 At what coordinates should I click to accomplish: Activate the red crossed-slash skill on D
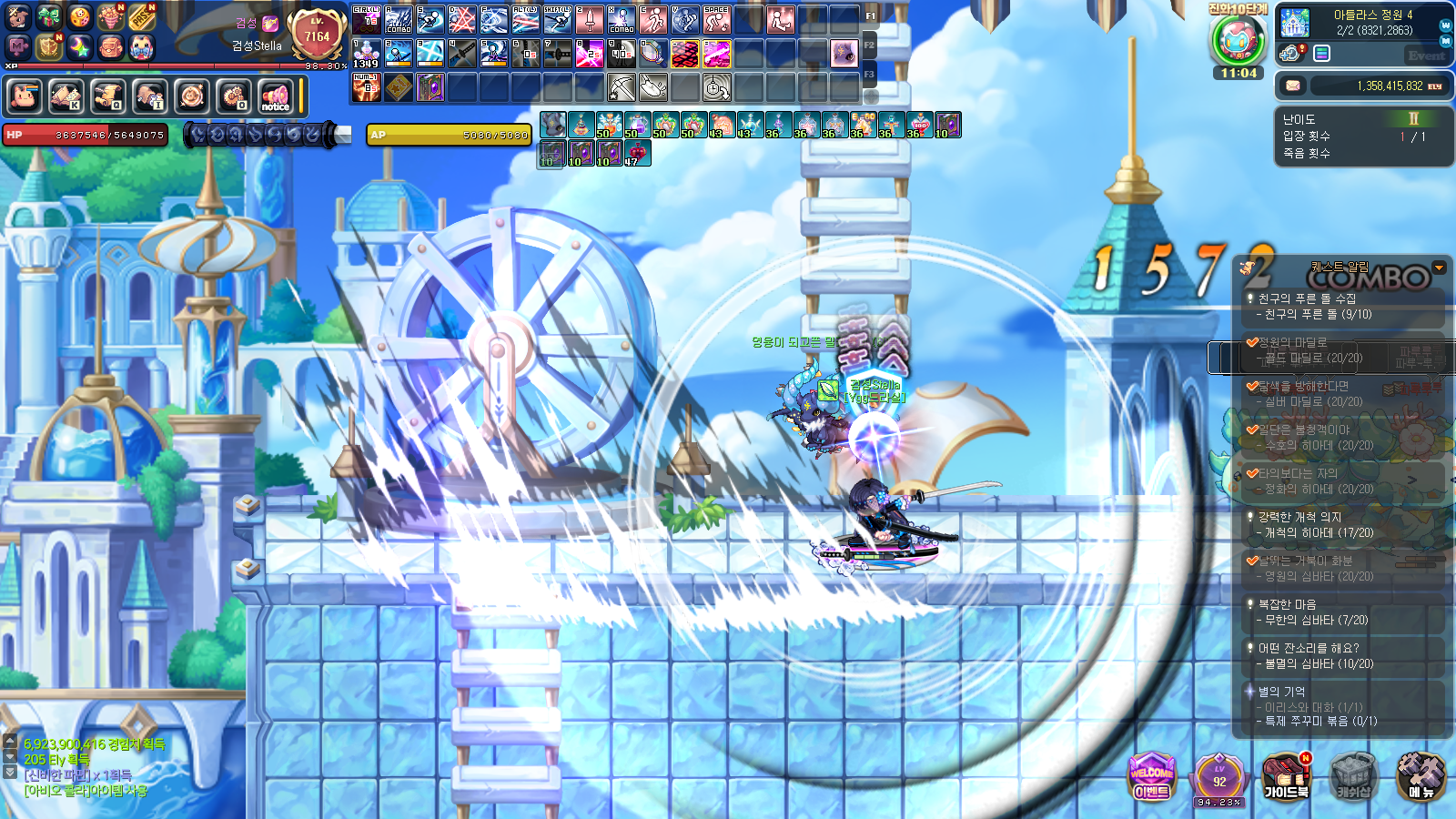(x=461, y=19)
